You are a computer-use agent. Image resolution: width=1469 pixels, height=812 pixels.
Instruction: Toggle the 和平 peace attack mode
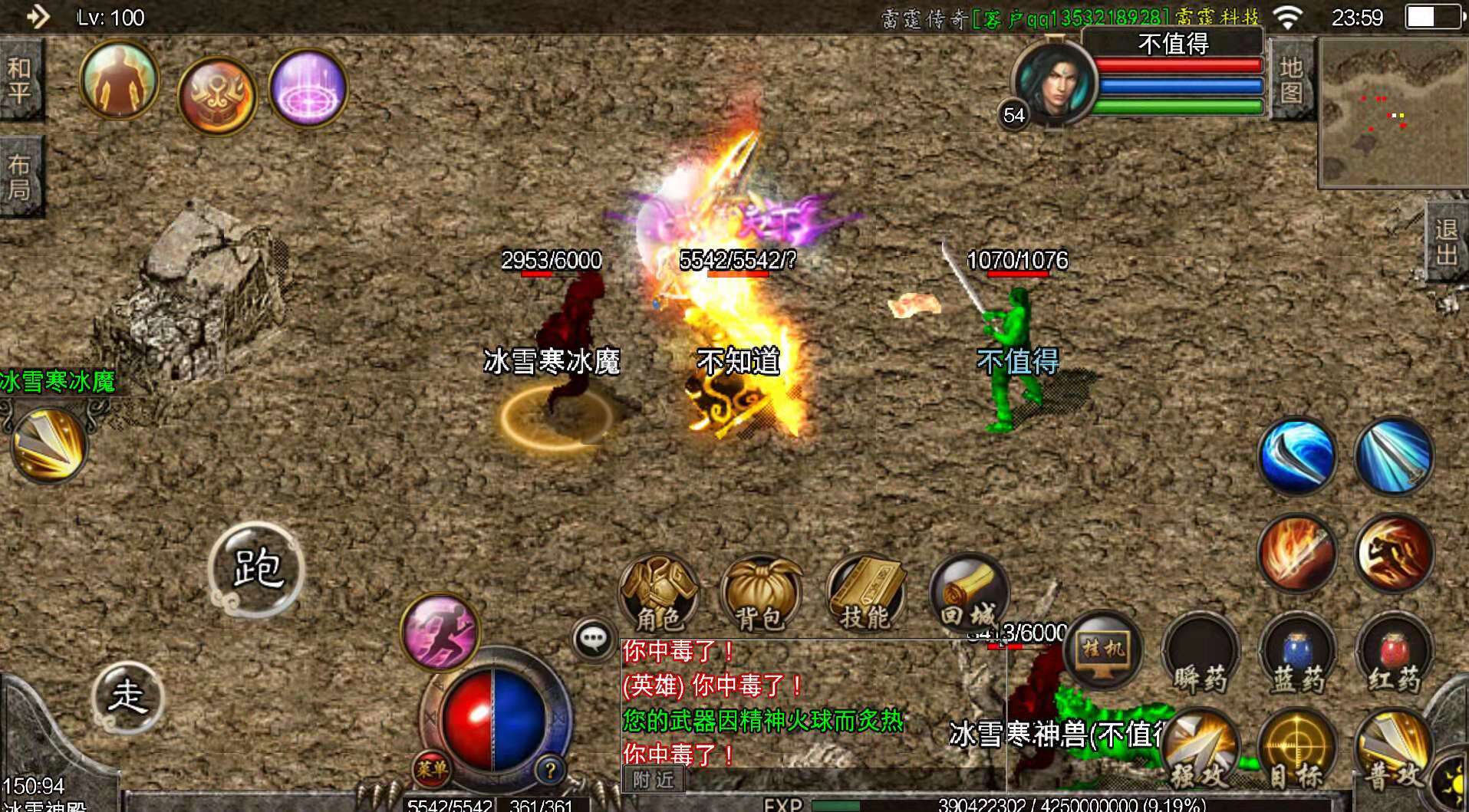[21, 80]
